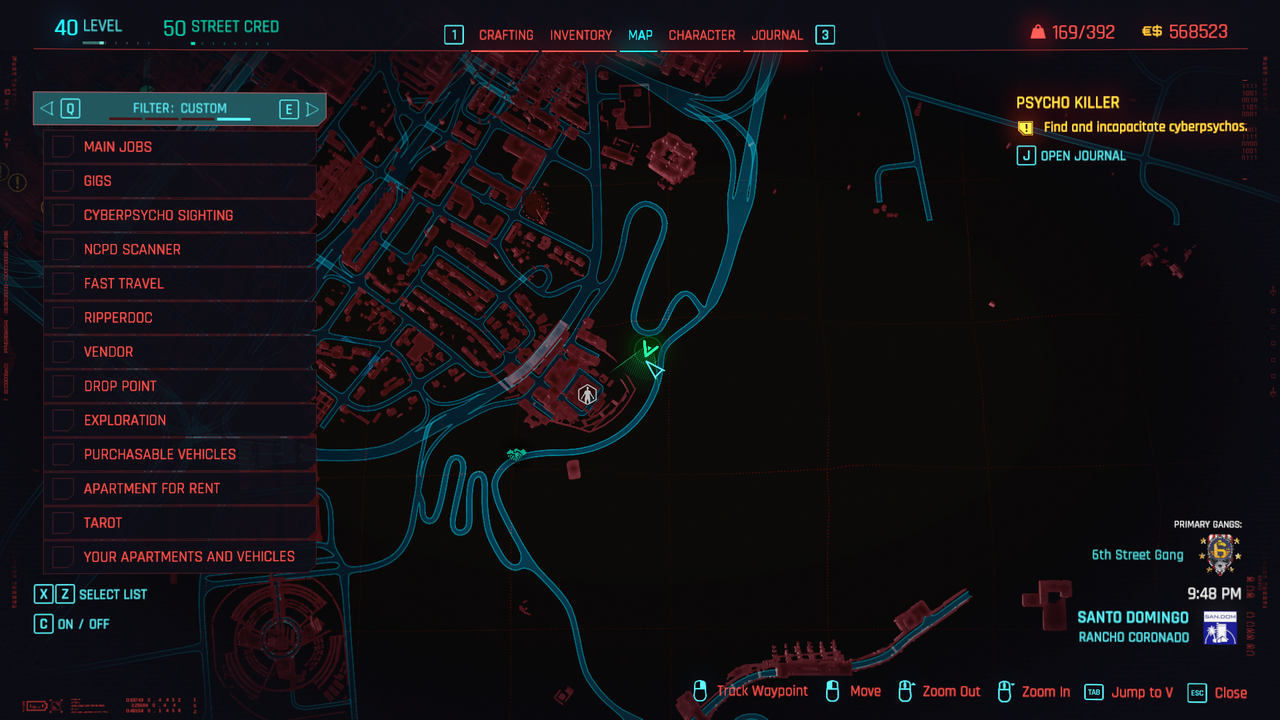Show the previous filter preset with left arrow
The height and width of the screenshot is (720, 1280).
pos(47,108)
